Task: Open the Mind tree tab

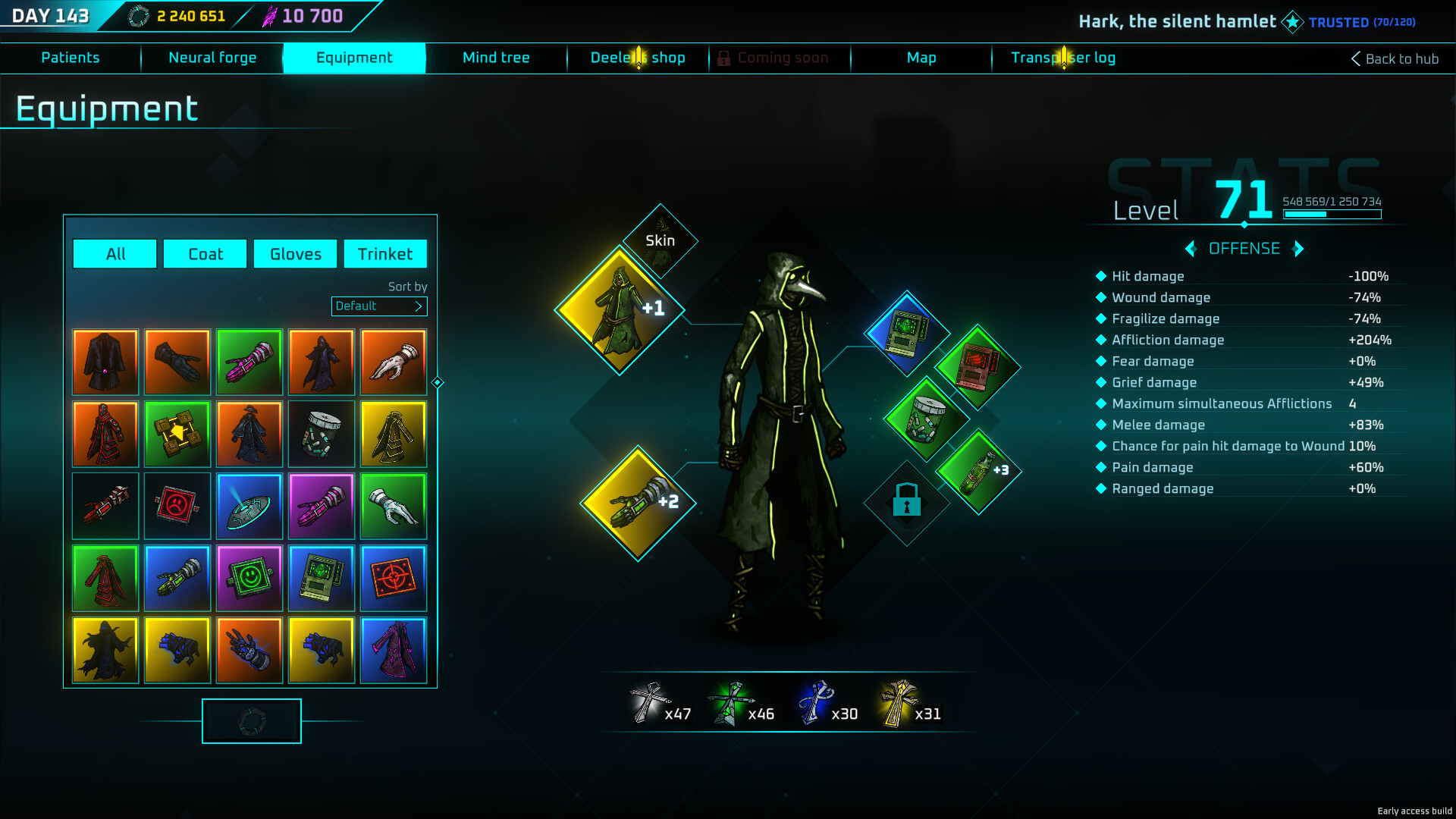Action: (x=496, y=58)
